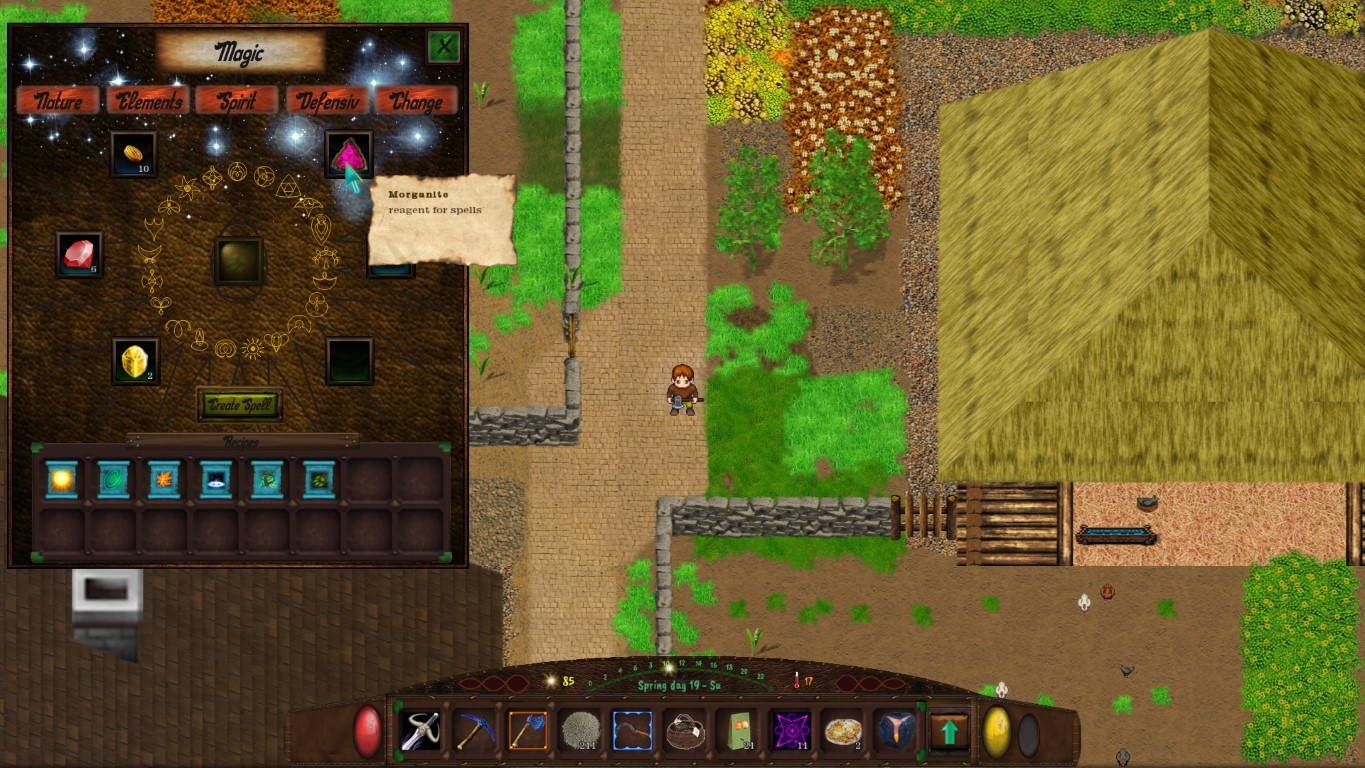This screenshot has height=768, width=1365.
Task: Switch to the Change tab
Action: coord(416,101)
